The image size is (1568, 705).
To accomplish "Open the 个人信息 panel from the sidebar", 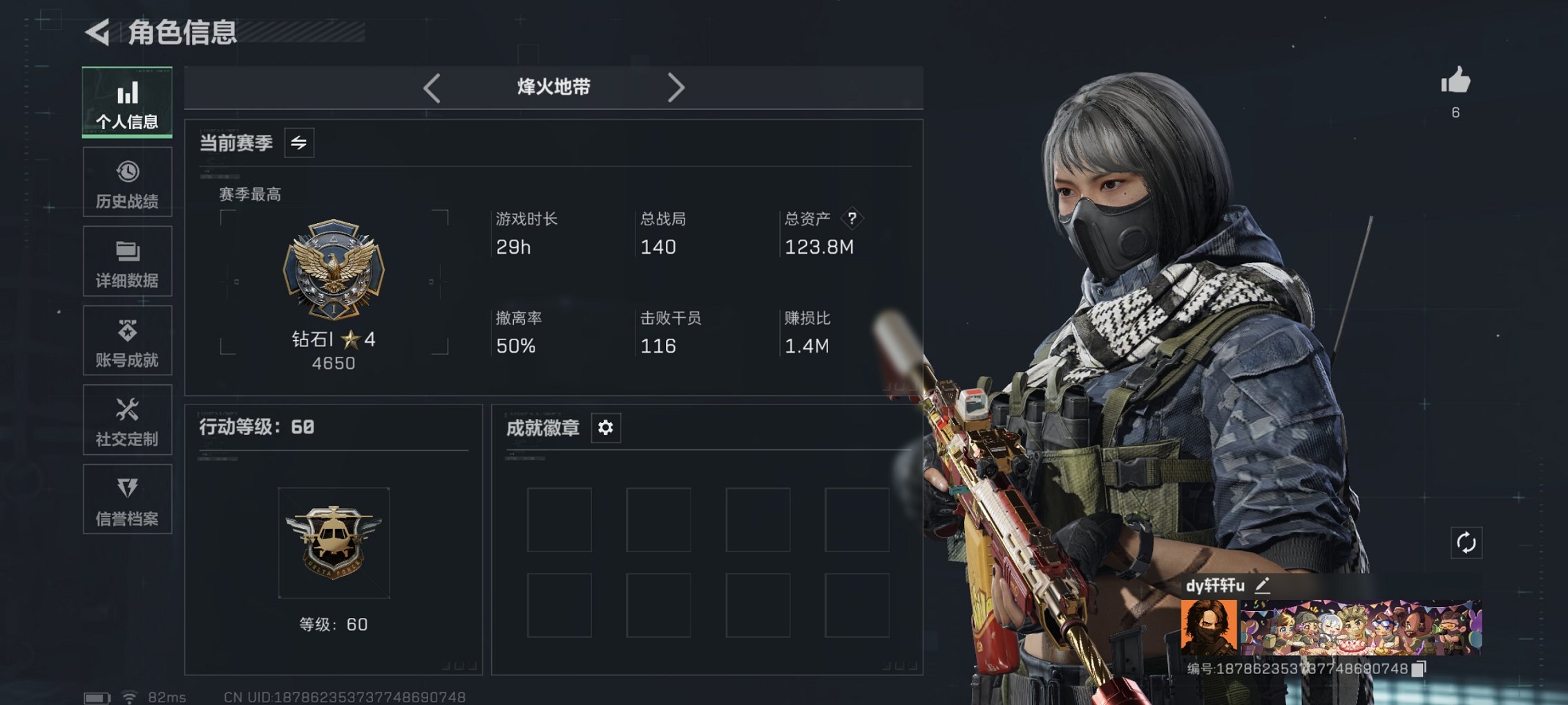I will tap(127, 102).
